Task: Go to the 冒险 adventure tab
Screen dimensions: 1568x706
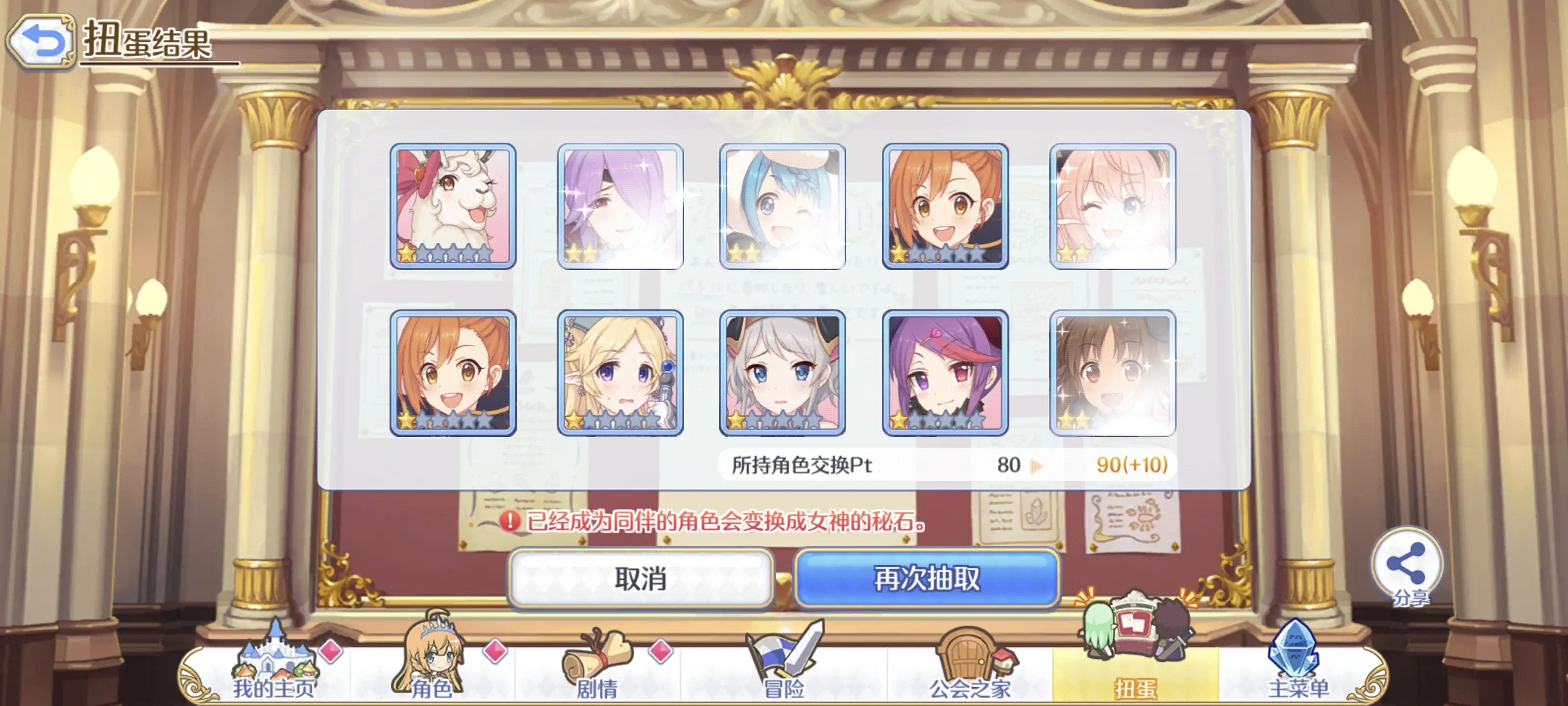Action: point(784,670)
